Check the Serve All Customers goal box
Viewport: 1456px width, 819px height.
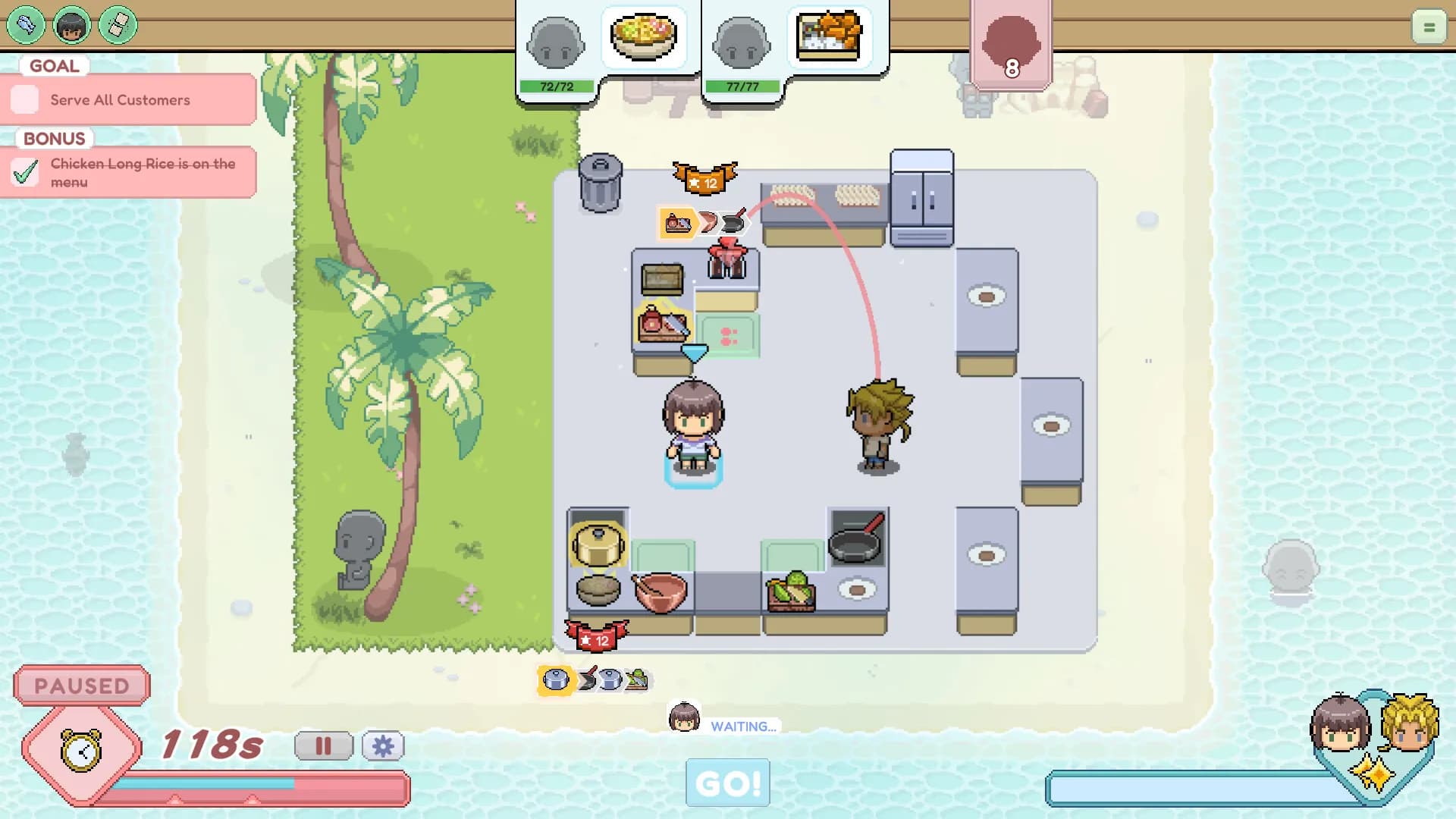pyautogui.click(x=25, y=99)
